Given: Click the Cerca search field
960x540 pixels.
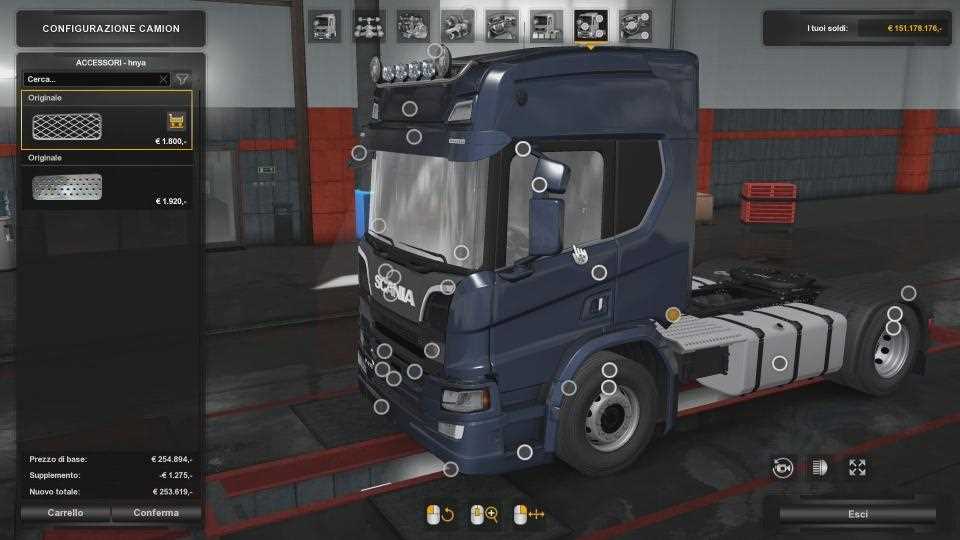Looking at the screenshot, I should click(90, 79).
